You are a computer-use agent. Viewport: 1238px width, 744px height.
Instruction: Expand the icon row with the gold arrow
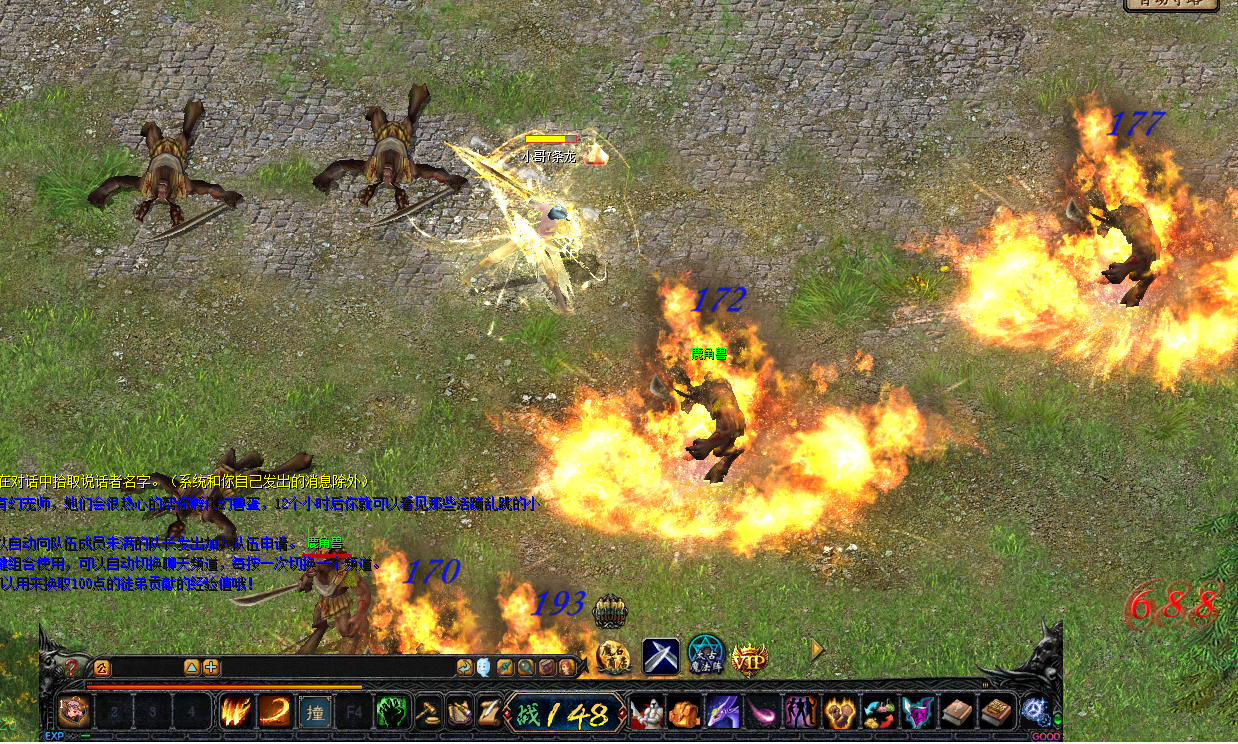pyautogui.click(x=817, y=651)
